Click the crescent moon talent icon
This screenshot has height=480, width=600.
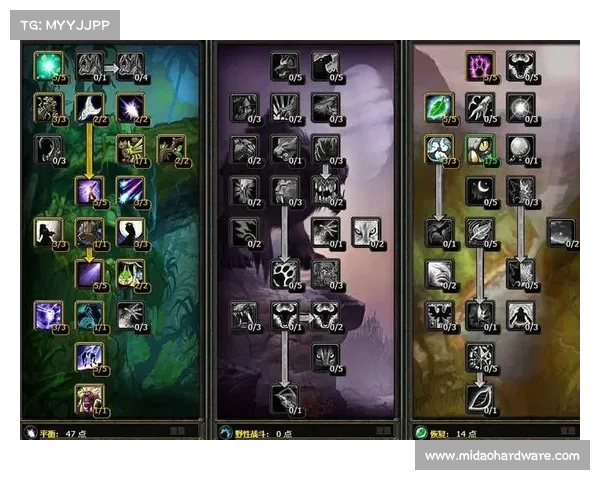480,190
